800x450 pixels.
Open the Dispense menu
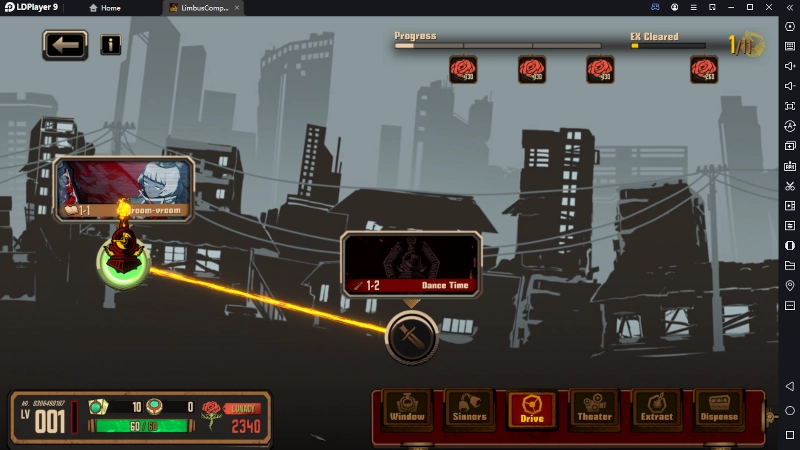[718, 410]
